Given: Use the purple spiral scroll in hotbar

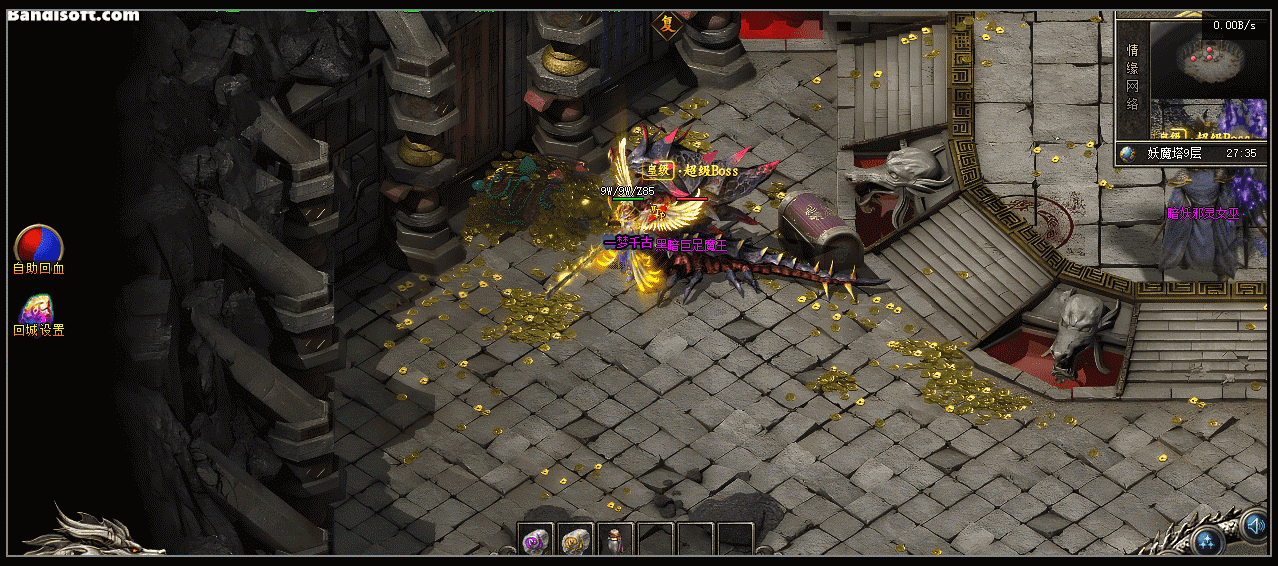Looking at the screenshot, I should tap(535, 541).
